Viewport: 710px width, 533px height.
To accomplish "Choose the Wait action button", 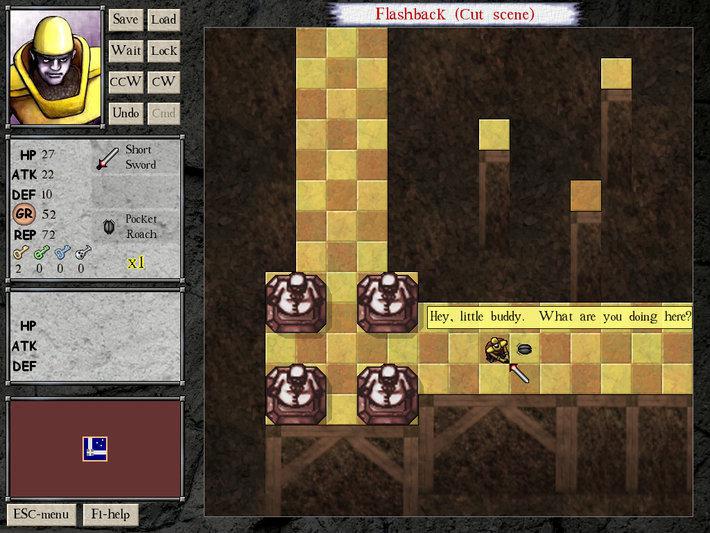I will [x=125, y=50].
